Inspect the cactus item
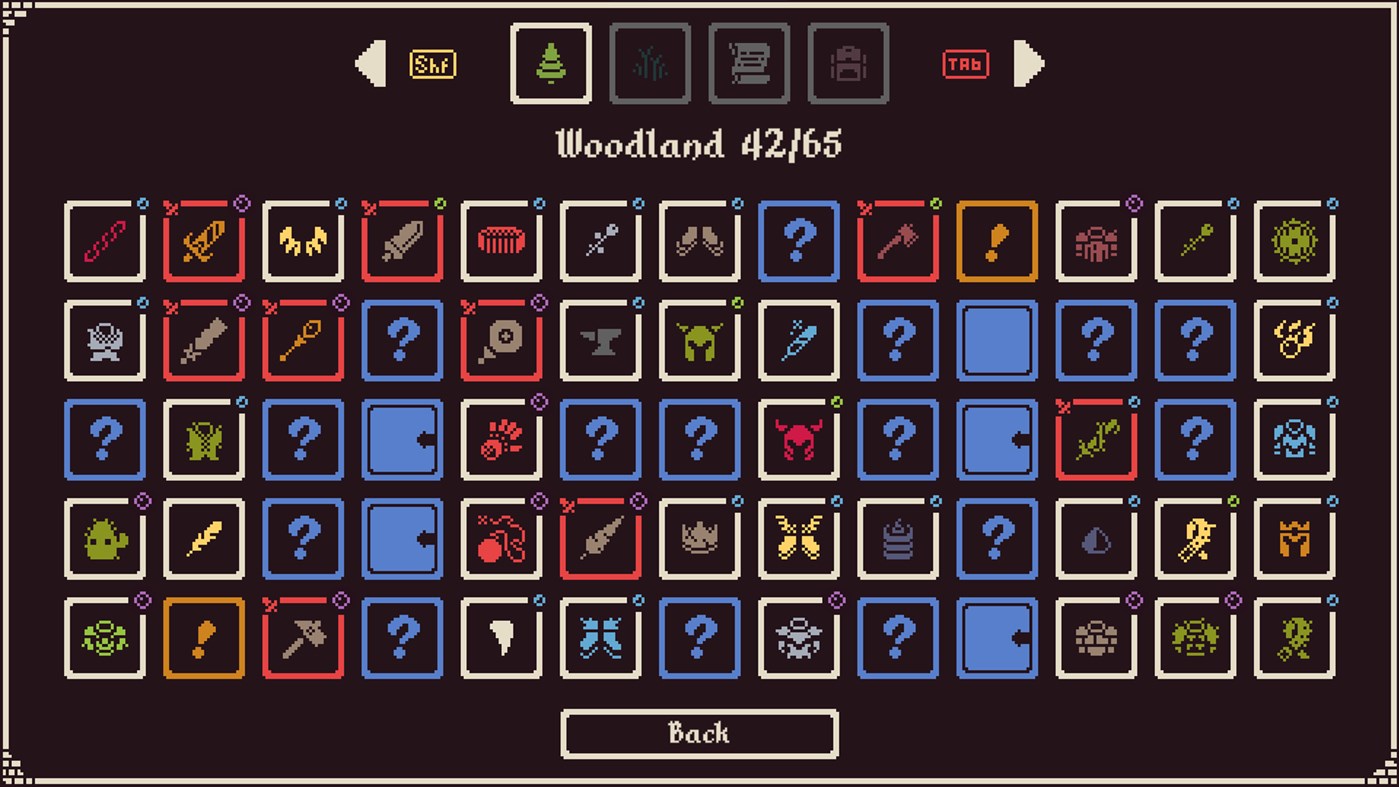 pos(104,539)
